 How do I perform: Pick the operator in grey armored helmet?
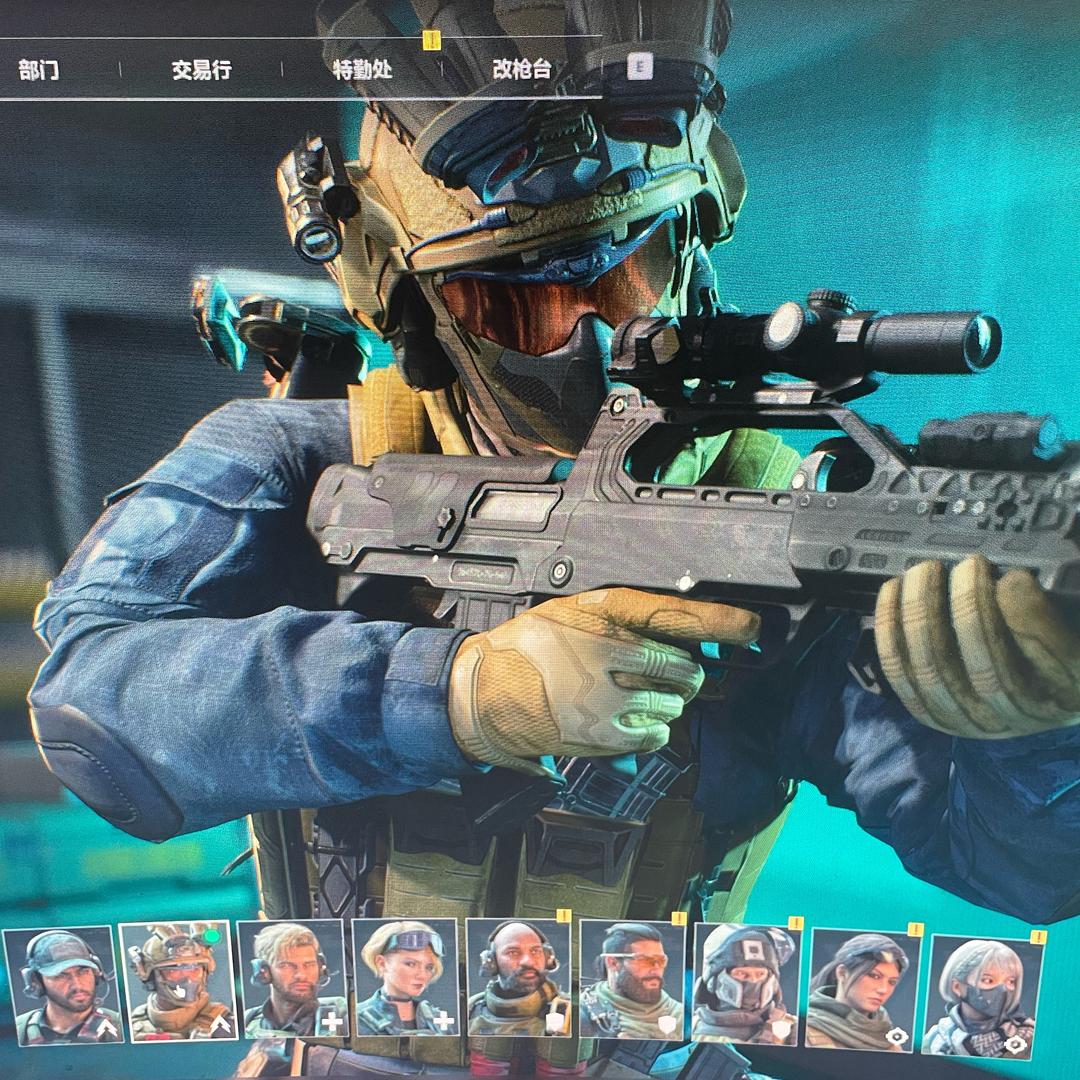(x=745, y=983)
